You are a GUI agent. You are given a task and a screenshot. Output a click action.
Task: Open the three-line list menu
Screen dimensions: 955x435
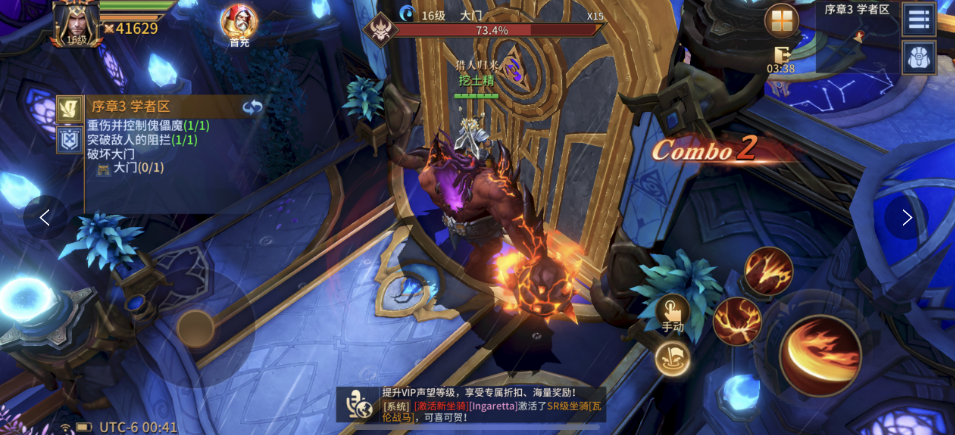(x=918, y=19)
